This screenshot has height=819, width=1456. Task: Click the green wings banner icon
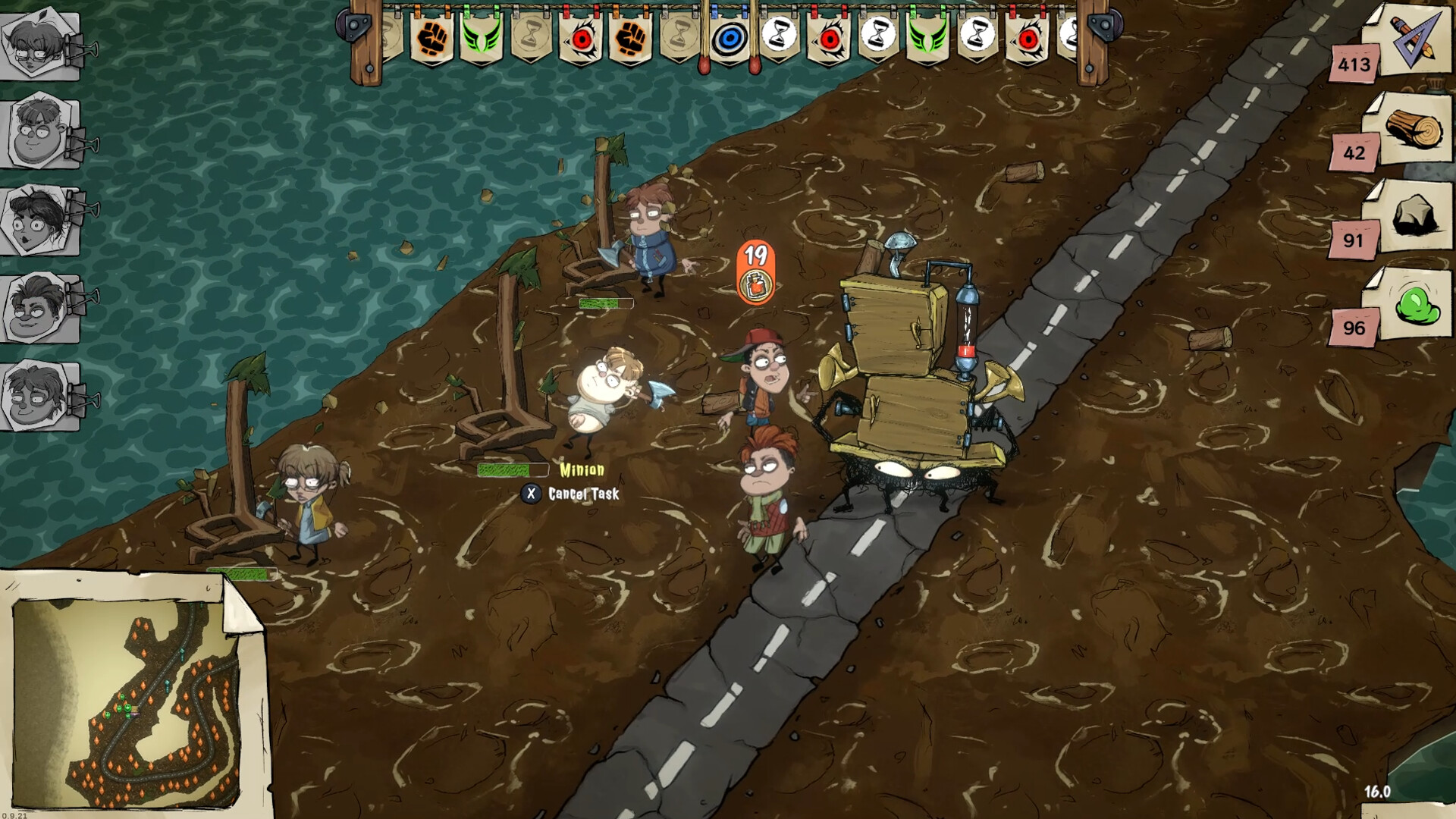480,38
